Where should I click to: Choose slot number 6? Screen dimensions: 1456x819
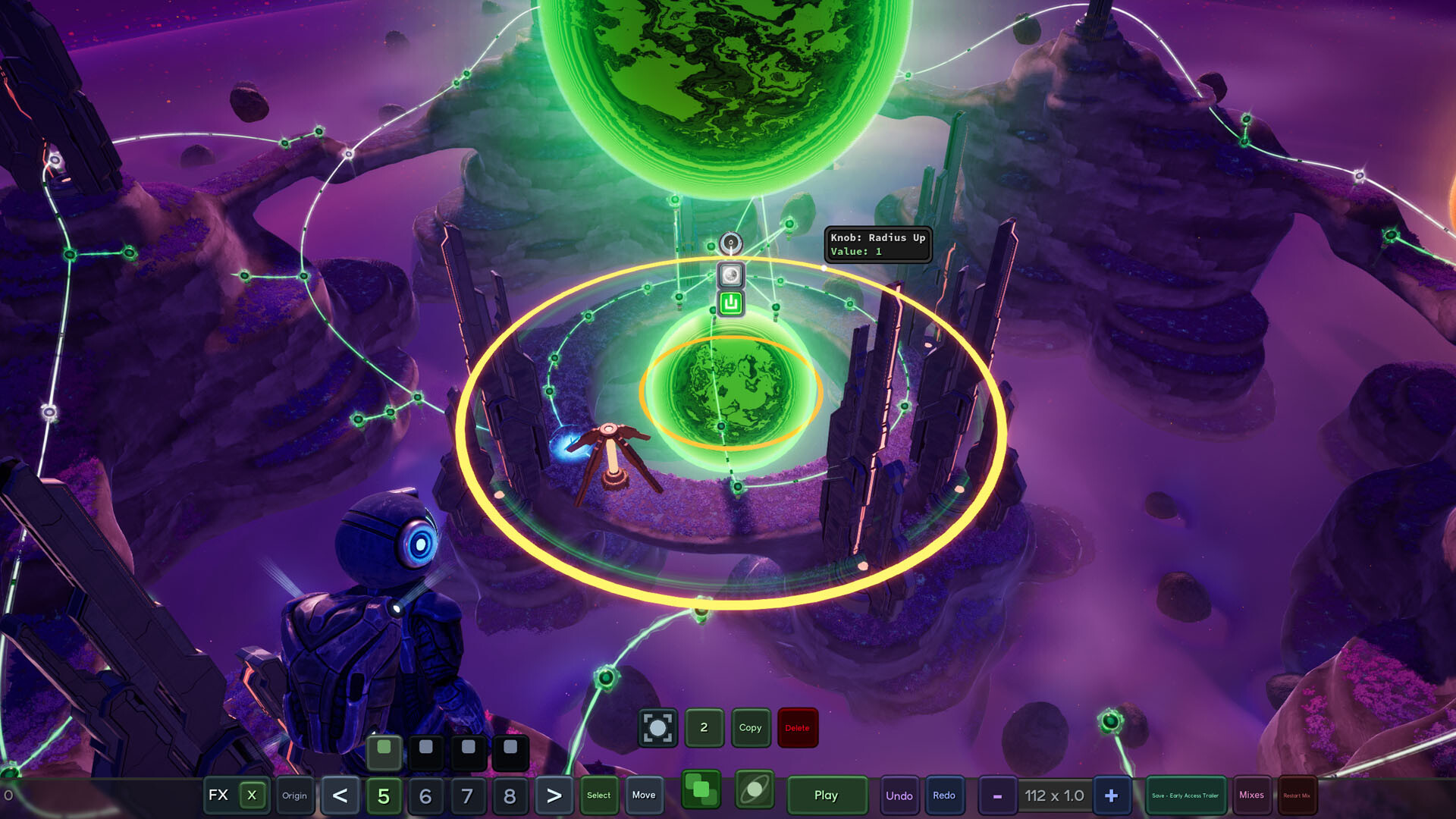point(425,795)
